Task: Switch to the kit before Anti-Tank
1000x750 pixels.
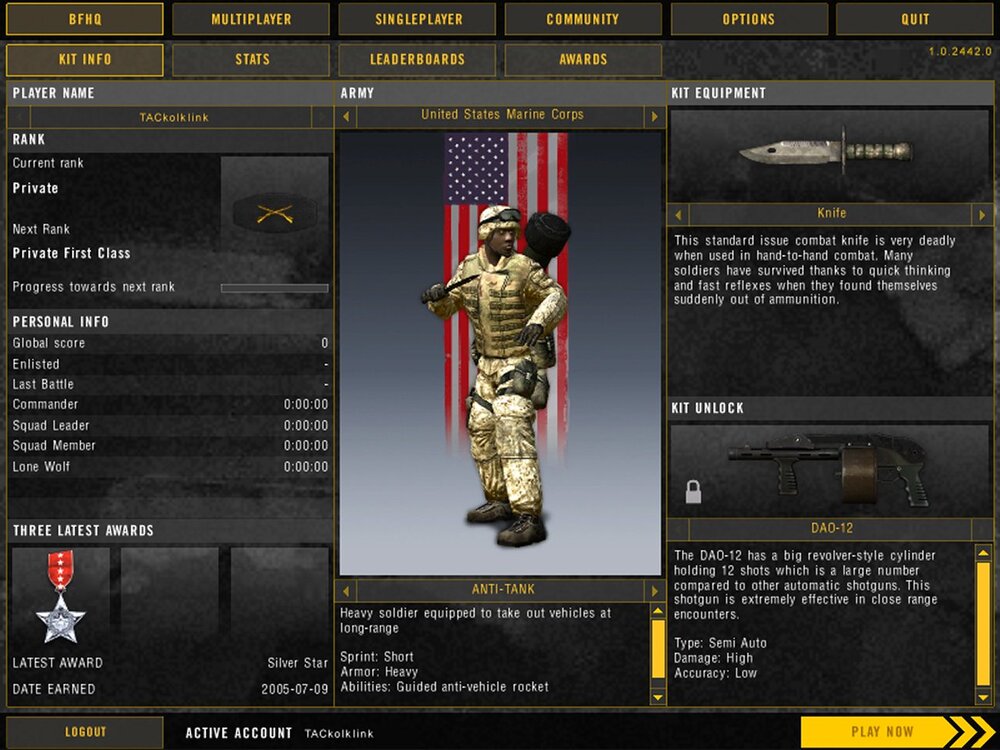Action: (x=347, y=590)
